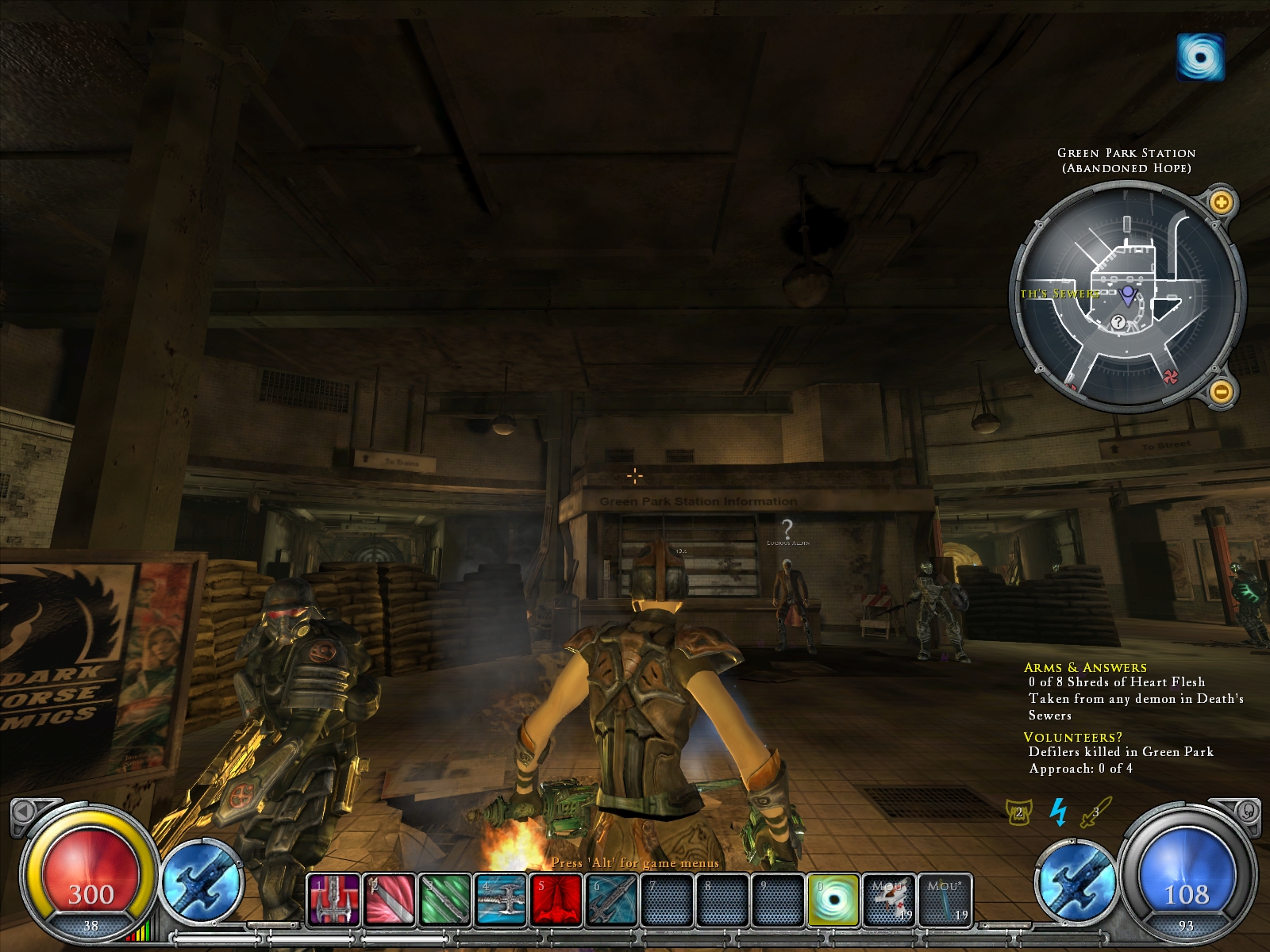Select hotbar slot 1 twin-sword skill
1270x952 pixels.
coord(333,900)
